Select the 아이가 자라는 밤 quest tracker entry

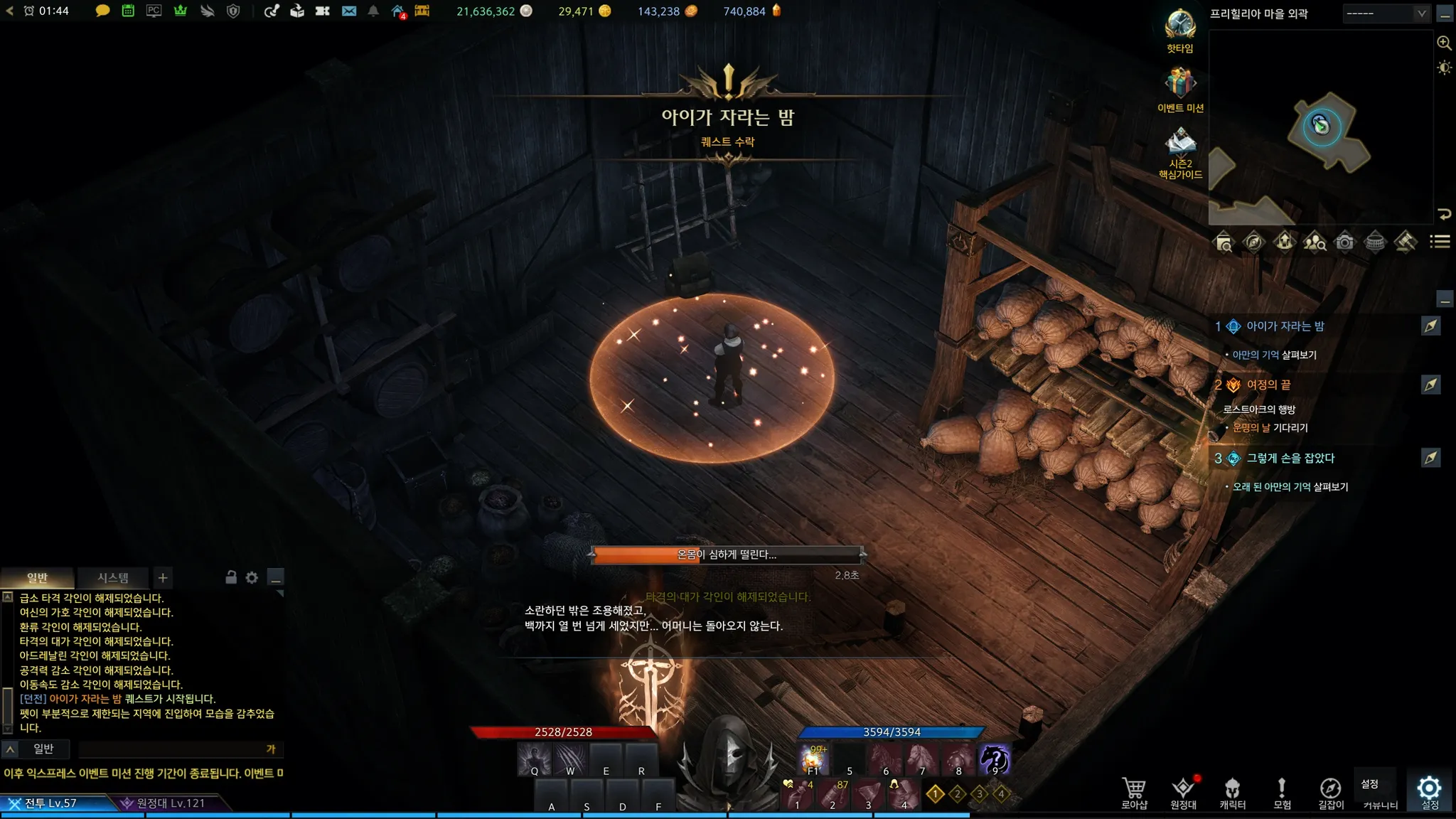[x=1285, y=326]
